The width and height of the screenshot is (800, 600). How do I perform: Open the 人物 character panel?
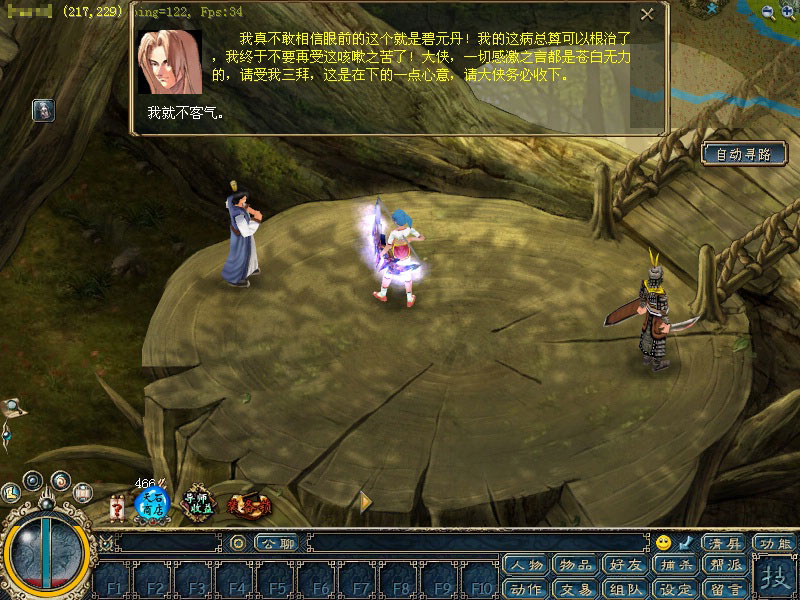(526, 566)
